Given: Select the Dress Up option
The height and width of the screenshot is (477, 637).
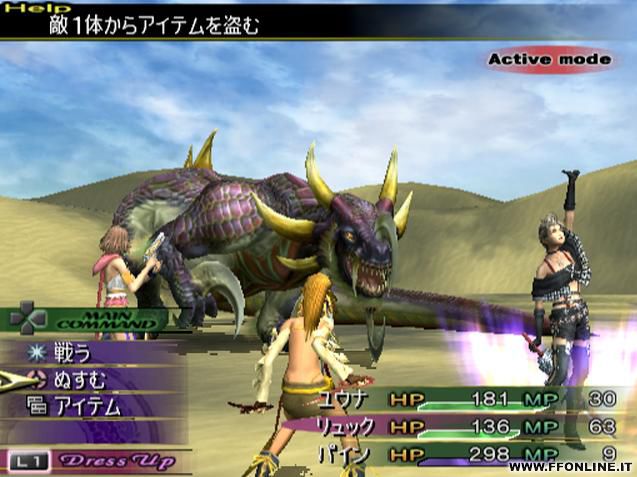Looking at the screenshot, I should tap(118, 460).
